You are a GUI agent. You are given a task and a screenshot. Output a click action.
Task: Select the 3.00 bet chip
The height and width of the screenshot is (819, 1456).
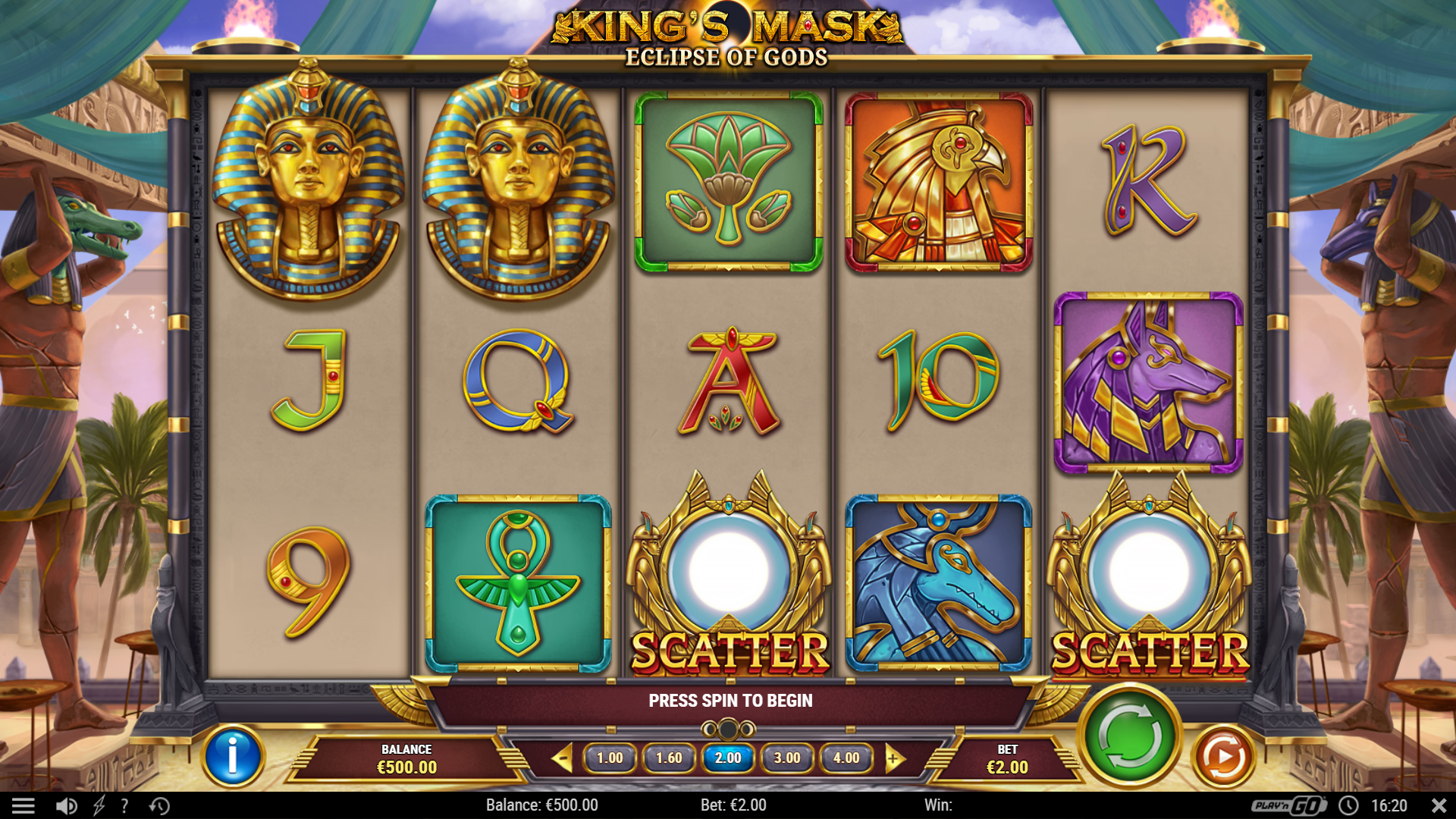click(788, 757)
